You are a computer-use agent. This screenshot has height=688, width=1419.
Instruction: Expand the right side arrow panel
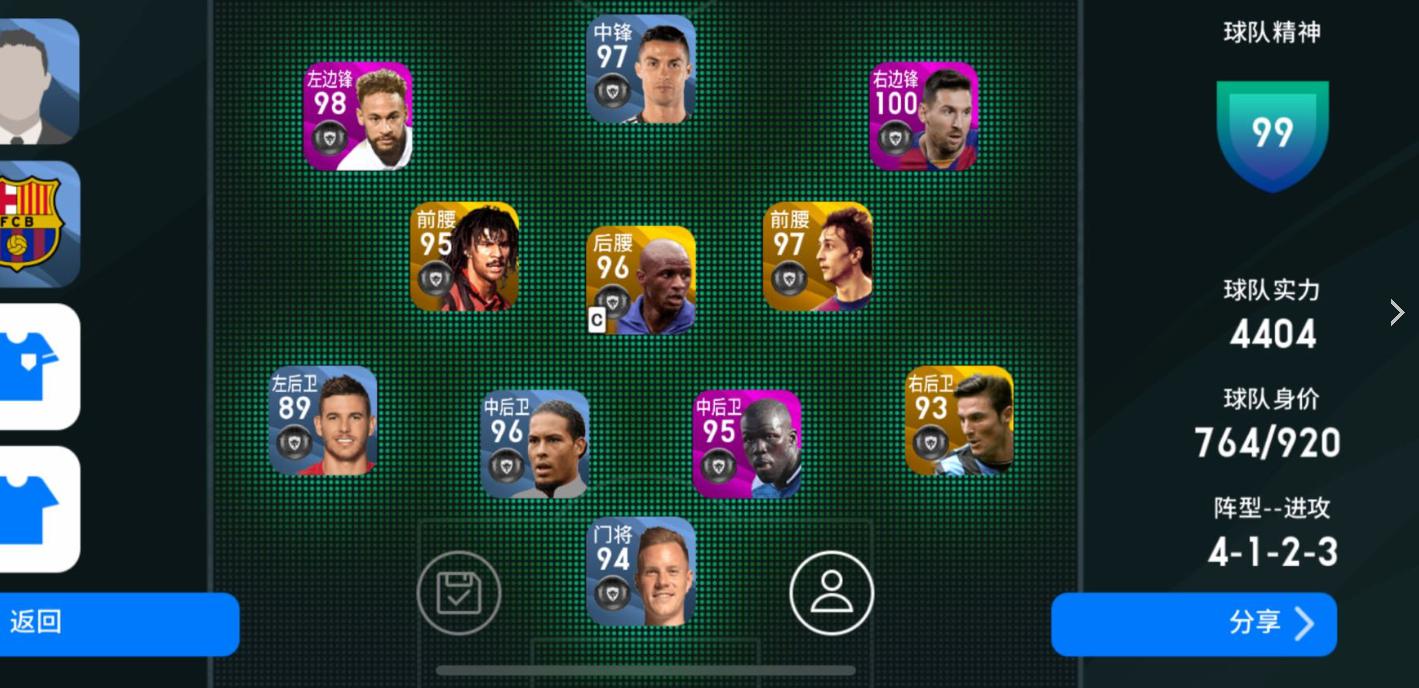click(1397, 313)
